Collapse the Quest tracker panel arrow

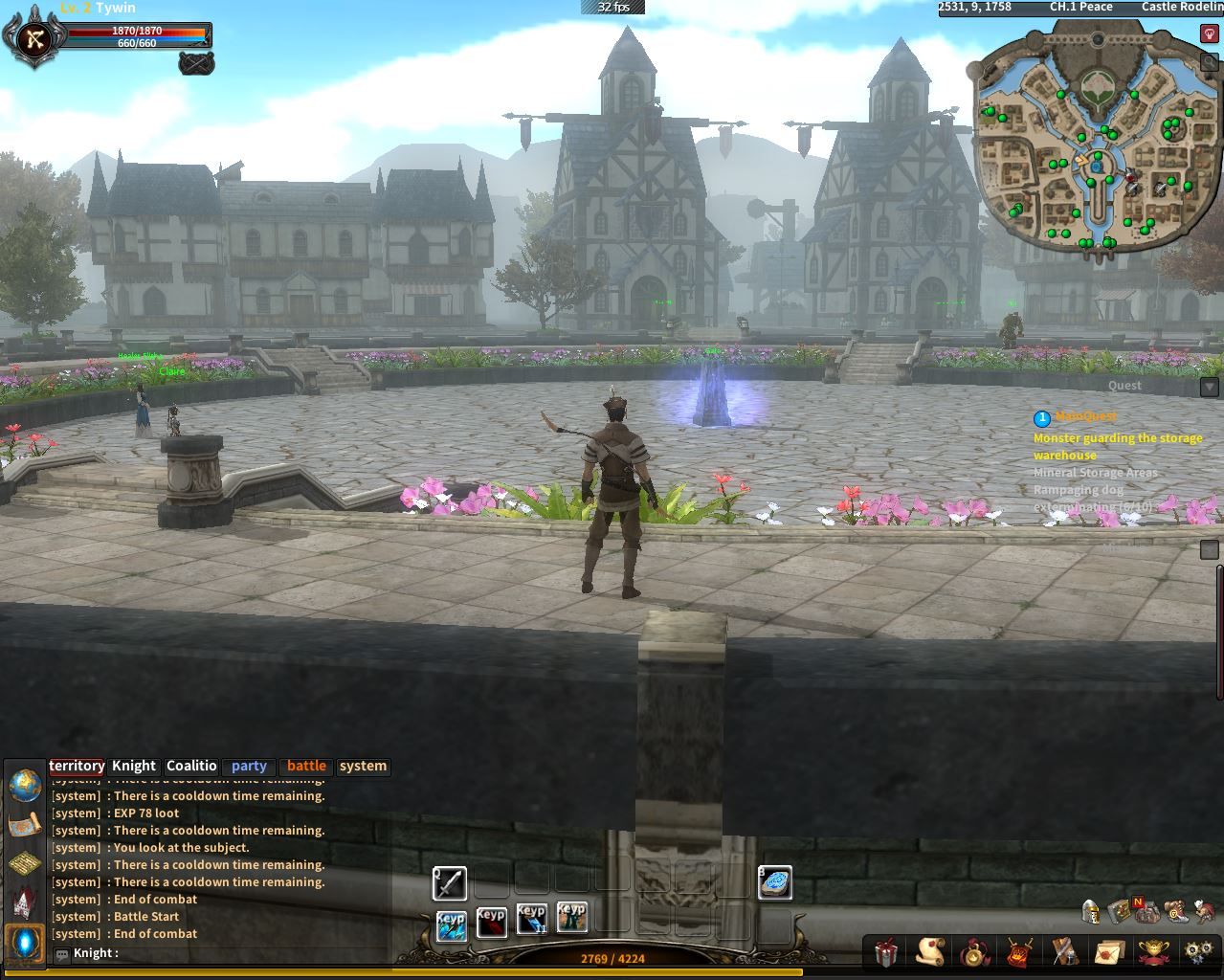(1209, 387)
